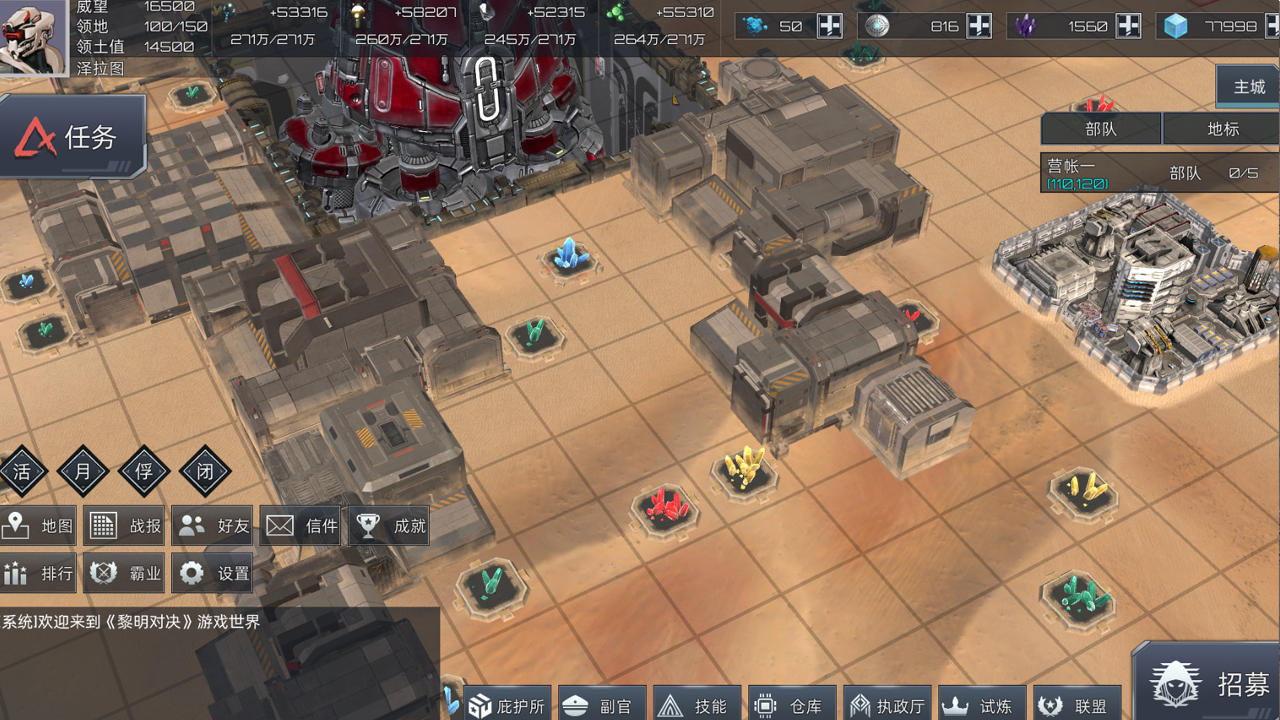The image size is (1280, 720).
Task: Enter the 执政厅 governing hall
Action: [886, 705]
